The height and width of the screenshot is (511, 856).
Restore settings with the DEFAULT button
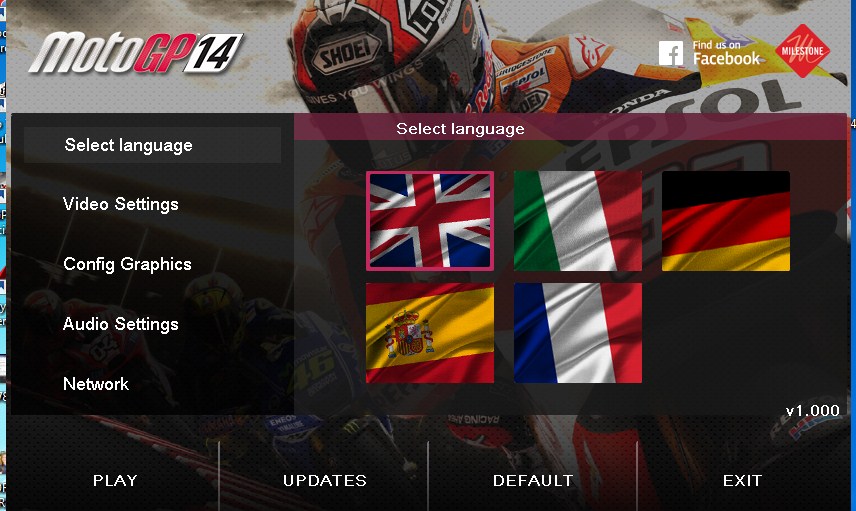[533, 480]
